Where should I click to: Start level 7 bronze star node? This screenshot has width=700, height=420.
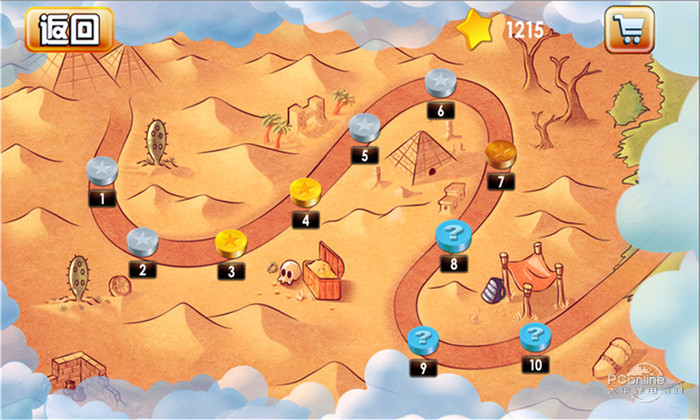tap(500, 155)
